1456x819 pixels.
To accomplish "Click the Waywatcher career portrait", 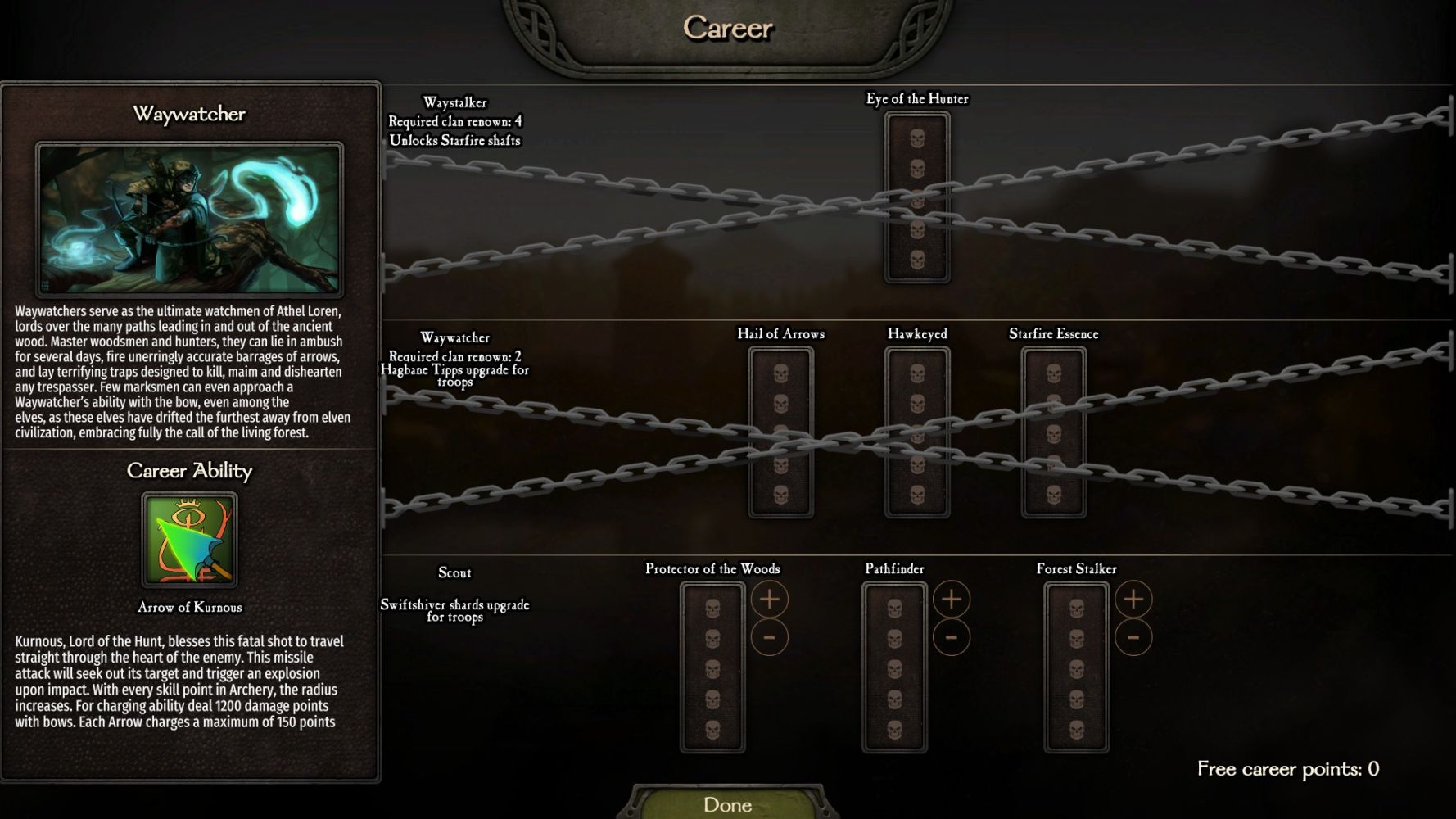I will [189, 219].
